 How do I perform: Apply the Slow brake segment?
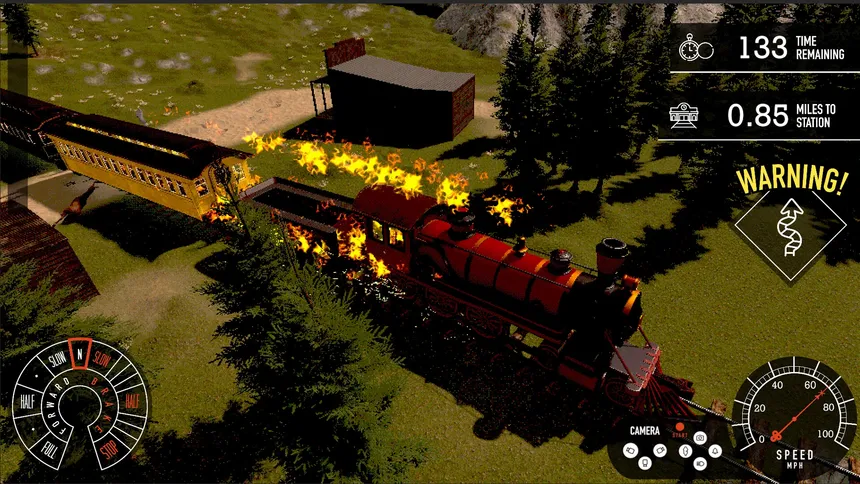pos(103,360)
